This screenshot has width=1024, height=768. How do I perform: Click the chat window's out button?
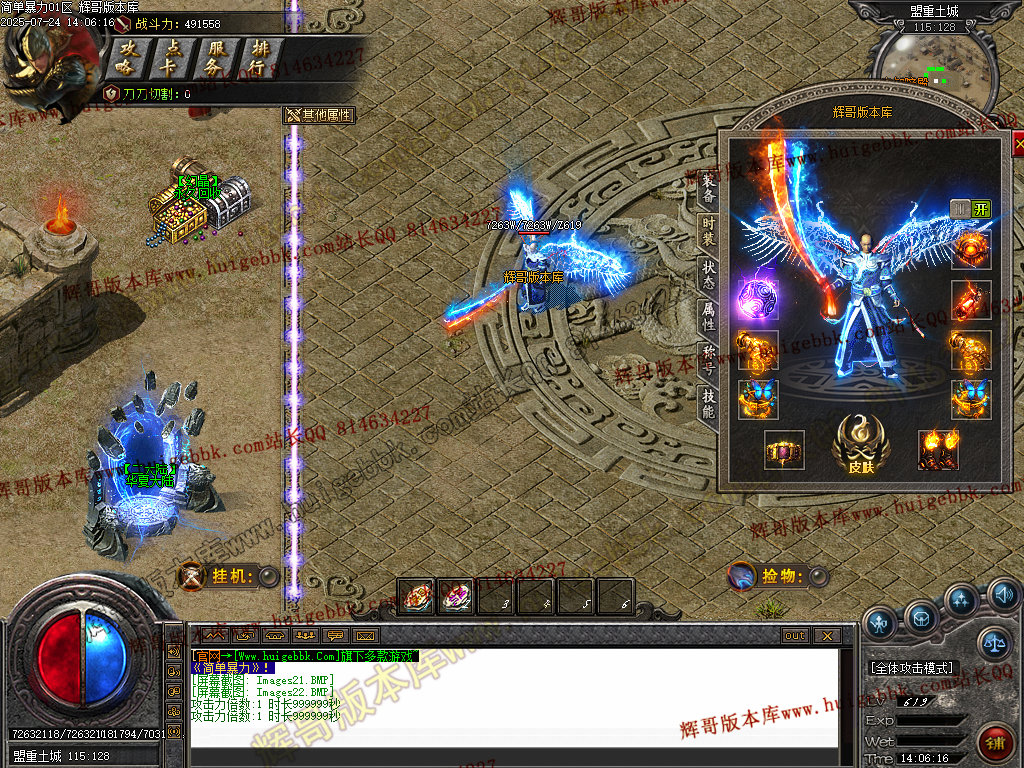[x=795, y=635]
